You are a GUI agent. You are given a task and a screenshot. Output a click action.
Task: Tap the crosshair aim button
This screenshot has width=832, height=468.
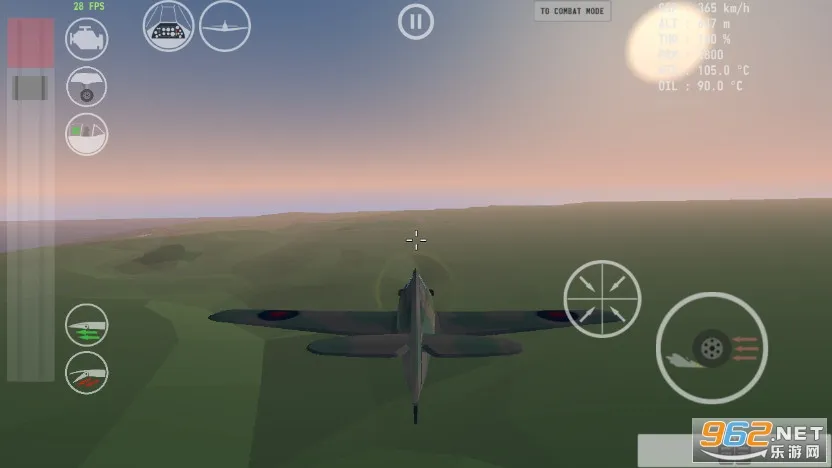[x=602, y=298]
